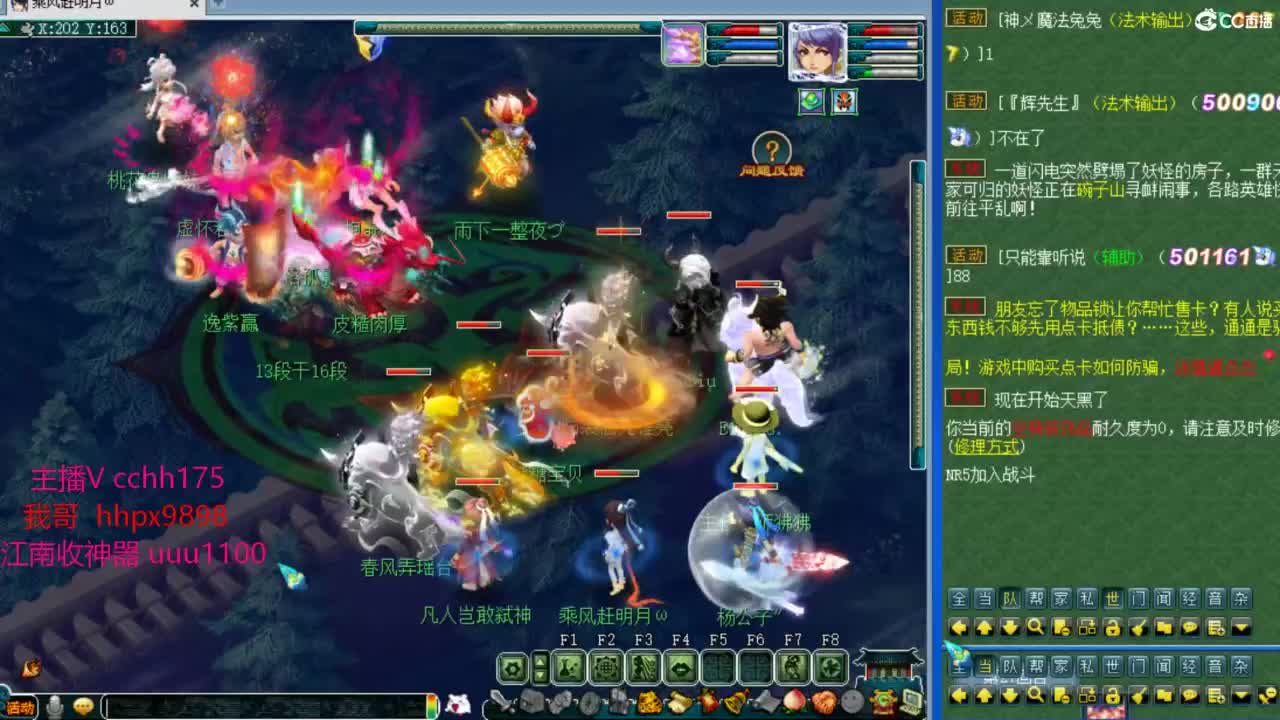
Task: Switch to the 私 private chat tab
Action: (x=1086, y=599)
